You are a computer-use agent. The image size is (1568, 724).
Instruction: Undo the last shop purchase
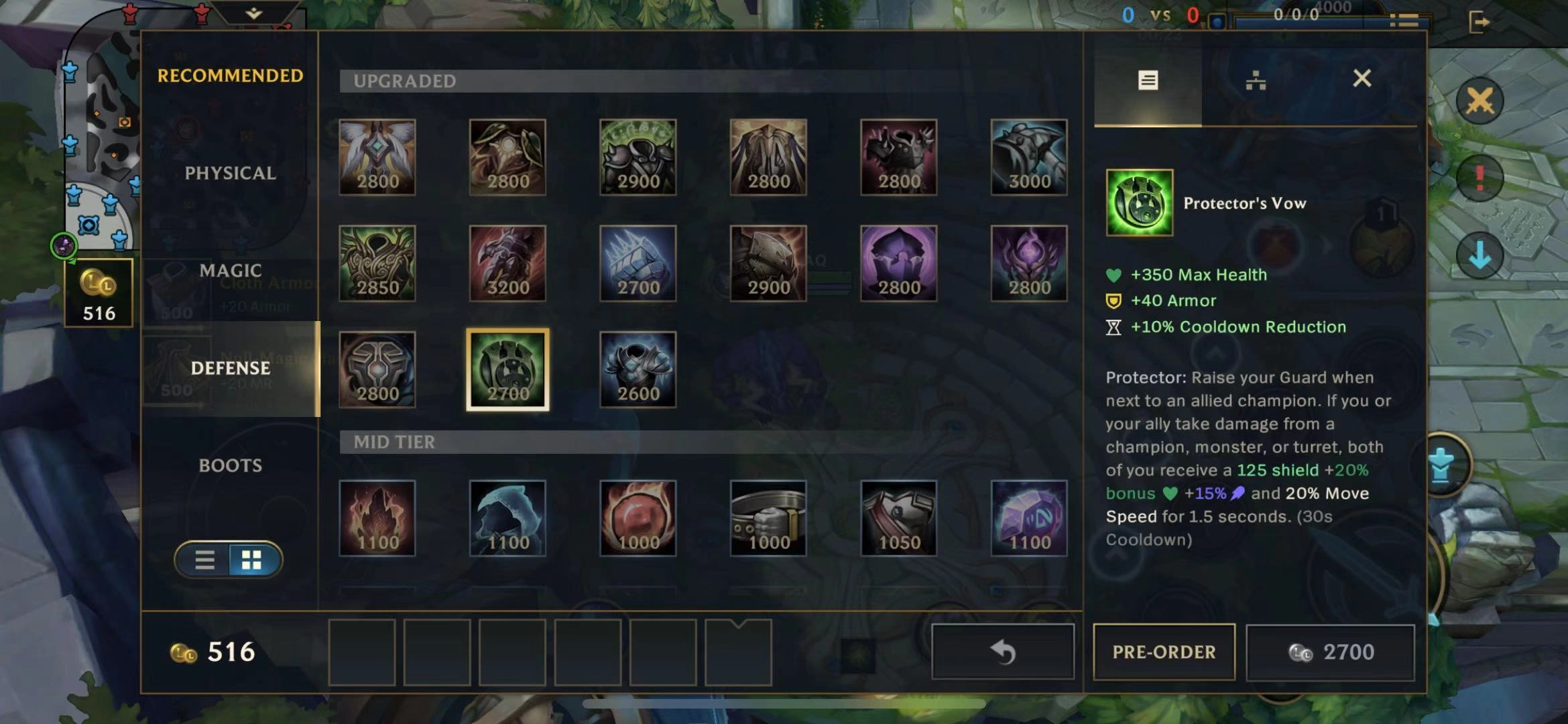click(x=1002, y=652)
